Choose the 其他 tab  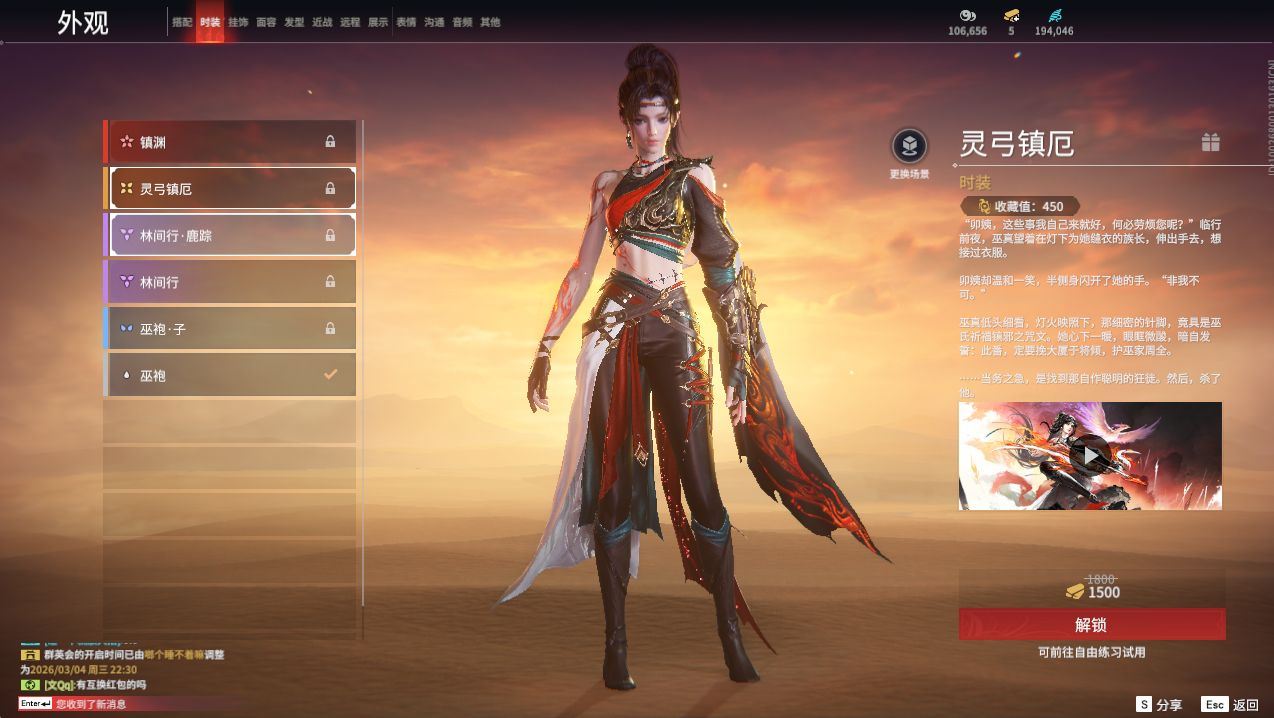coord(490,22)
